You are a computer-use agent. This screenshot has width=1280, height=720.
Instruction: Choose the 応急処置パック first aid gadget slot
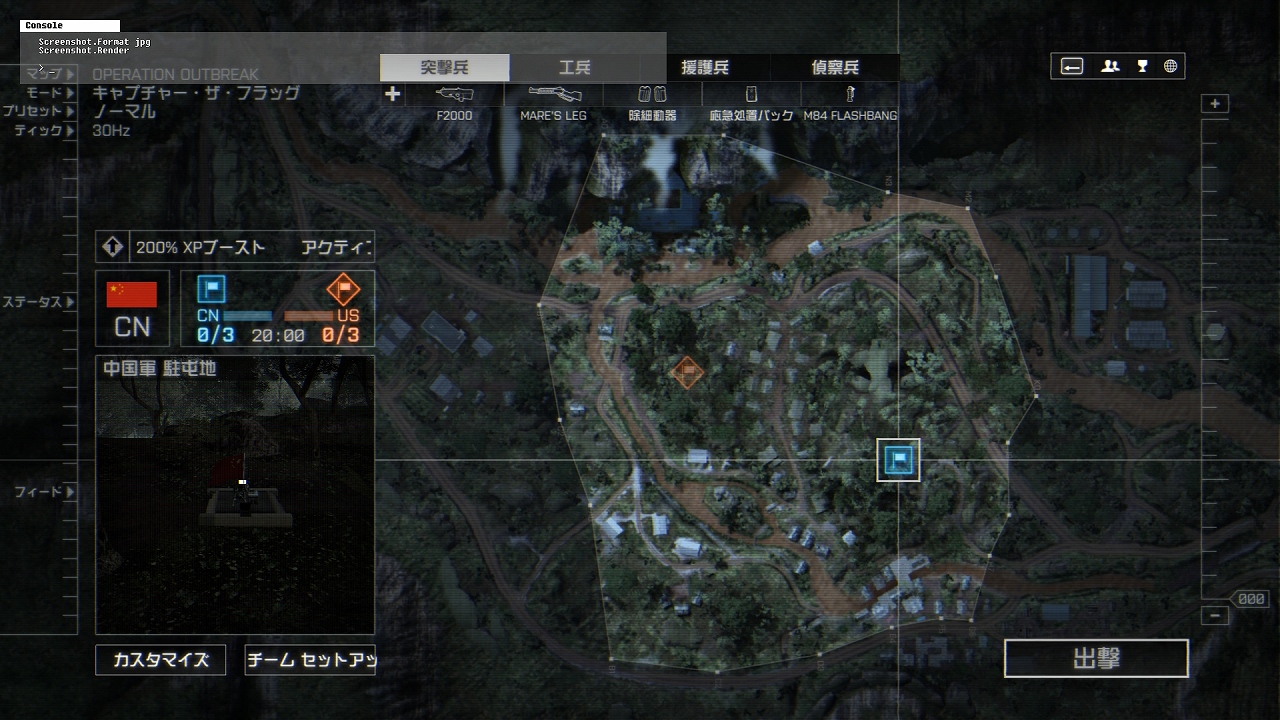752,102
